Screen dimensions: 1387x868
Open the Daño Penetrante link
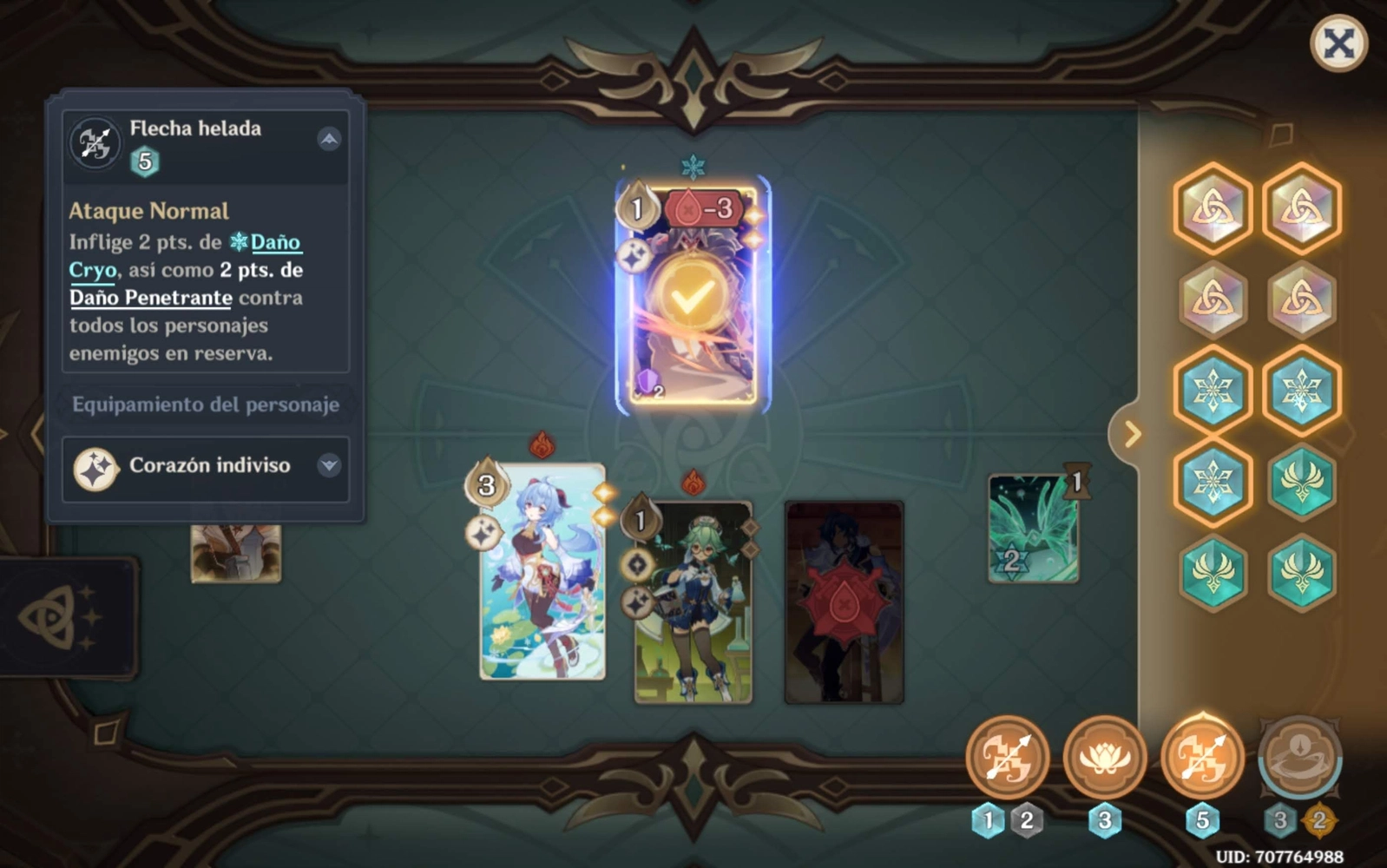[x=149, y=298]
